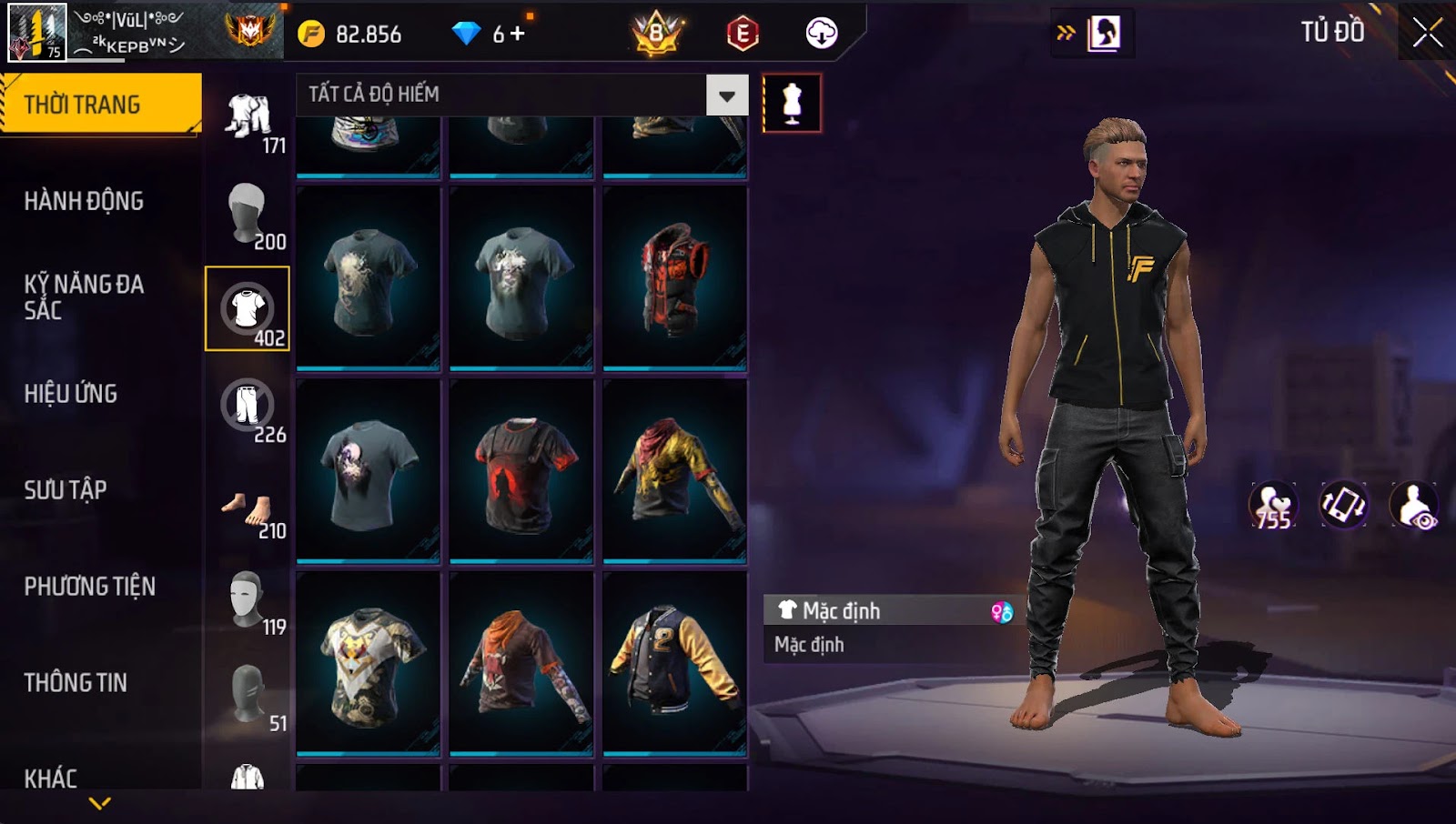Open the Hành Động tab

coord(84,201)
